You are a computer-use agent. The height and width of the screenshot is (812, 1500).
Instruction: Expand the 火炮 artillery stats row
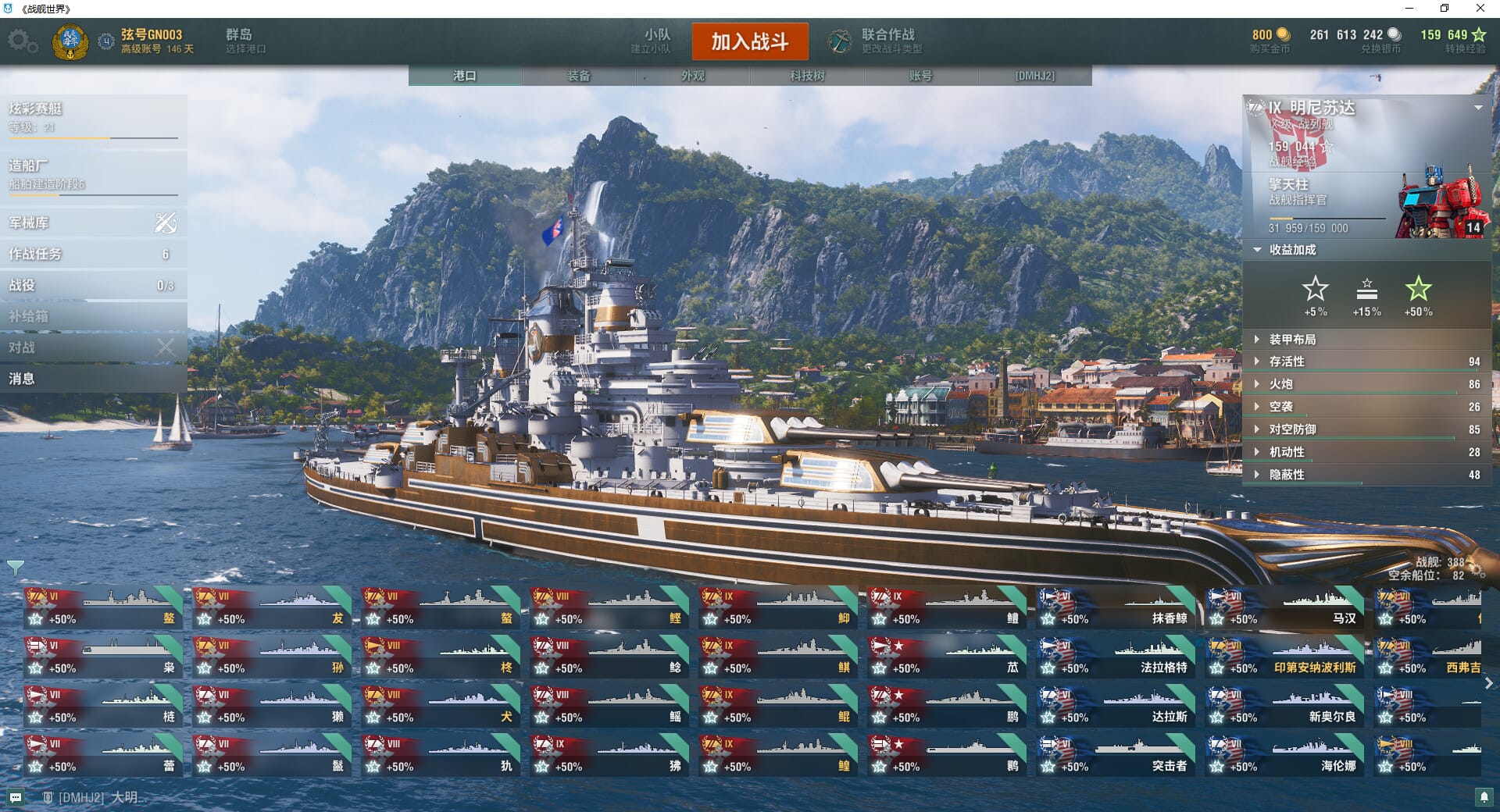point(1281,384)
